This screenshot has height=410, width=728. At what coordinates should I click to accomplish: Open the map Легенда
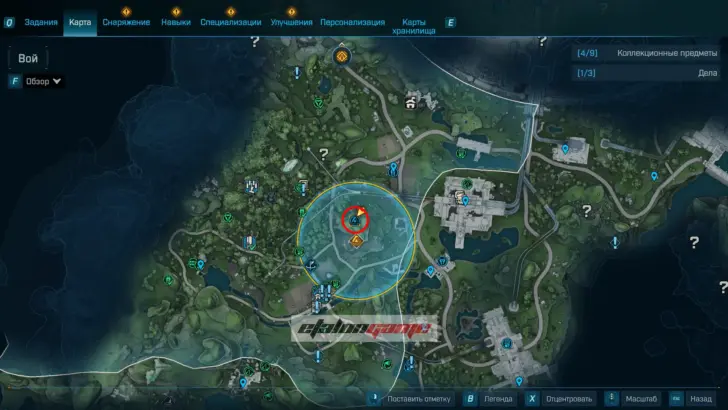497,398
